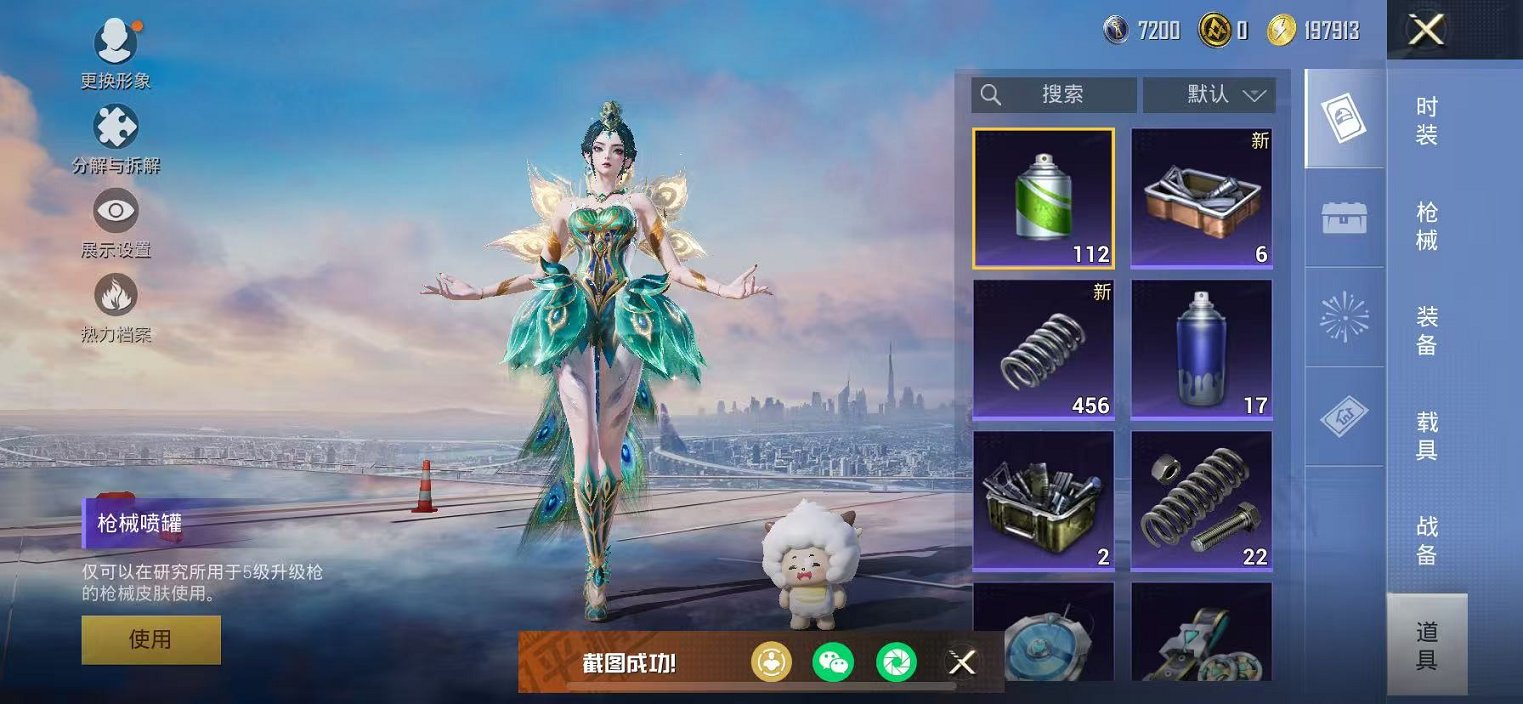Screen dimensions: 1523x704
Task: Select the green crate of tools item
Action: tap(1043, 500)
